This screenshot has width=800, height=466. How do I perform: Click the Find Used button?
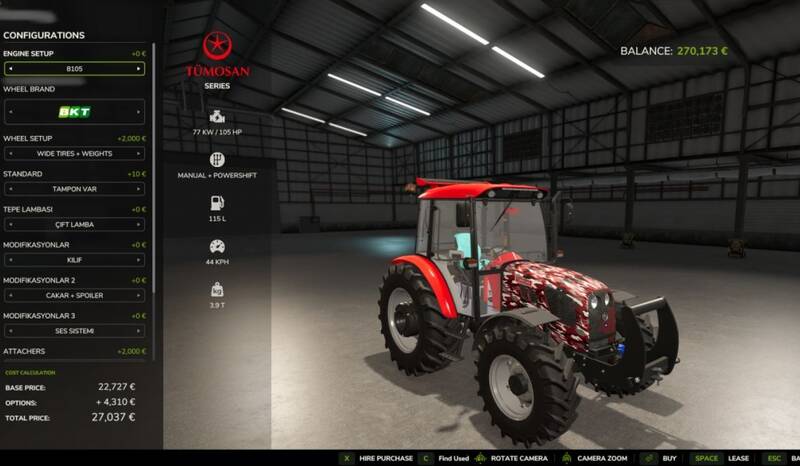[x=453, y=458]
